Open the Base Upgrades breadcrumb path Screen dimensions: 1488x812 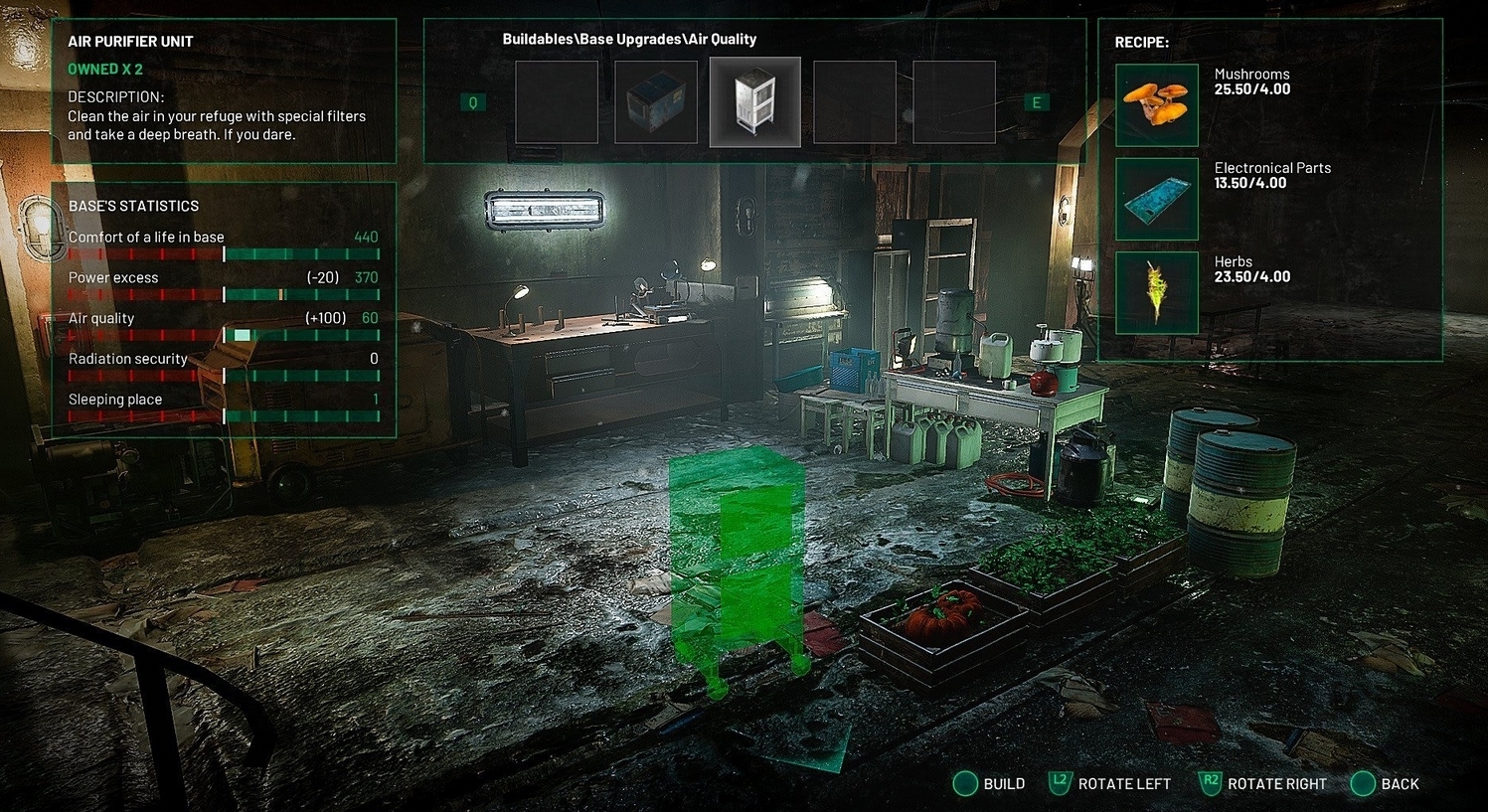[x=628, y=38]
